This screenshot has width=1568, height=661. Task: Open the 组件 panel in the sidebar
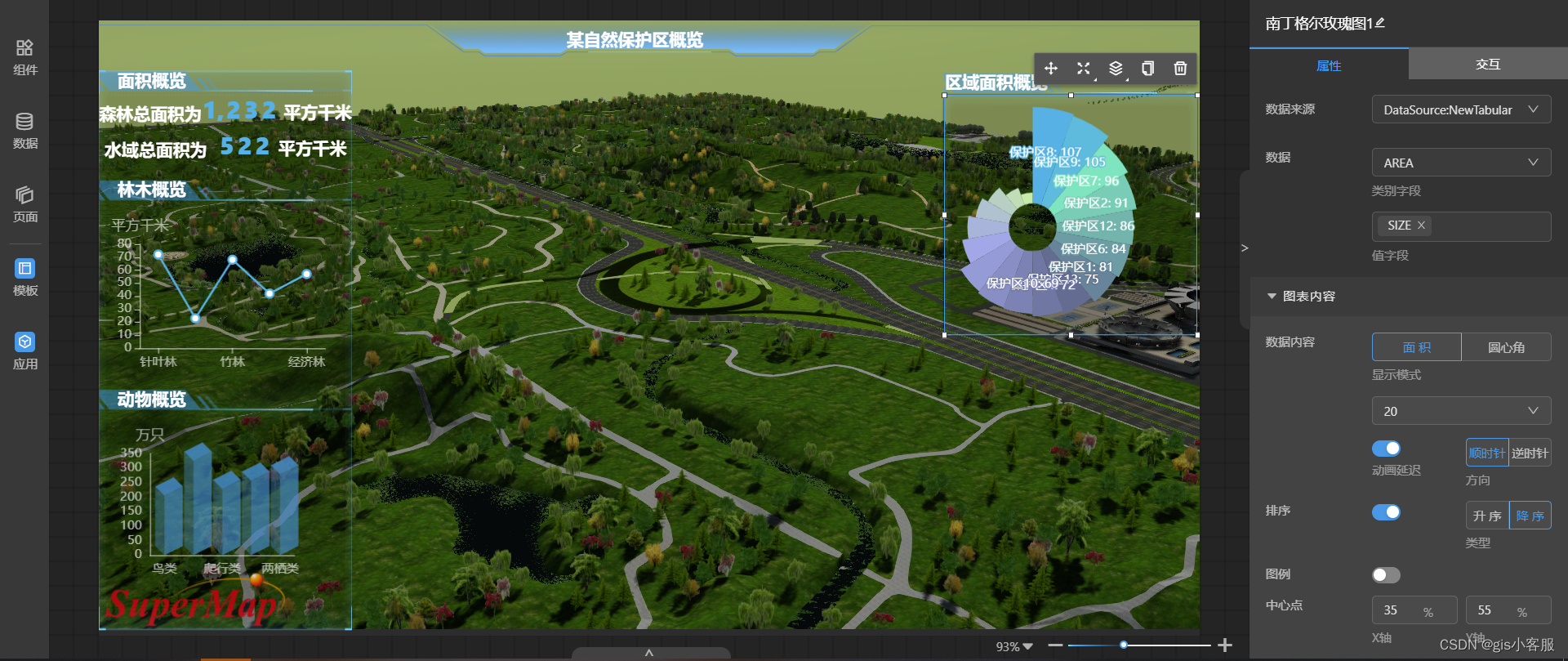pyautogui.click(x=24, y=57)
